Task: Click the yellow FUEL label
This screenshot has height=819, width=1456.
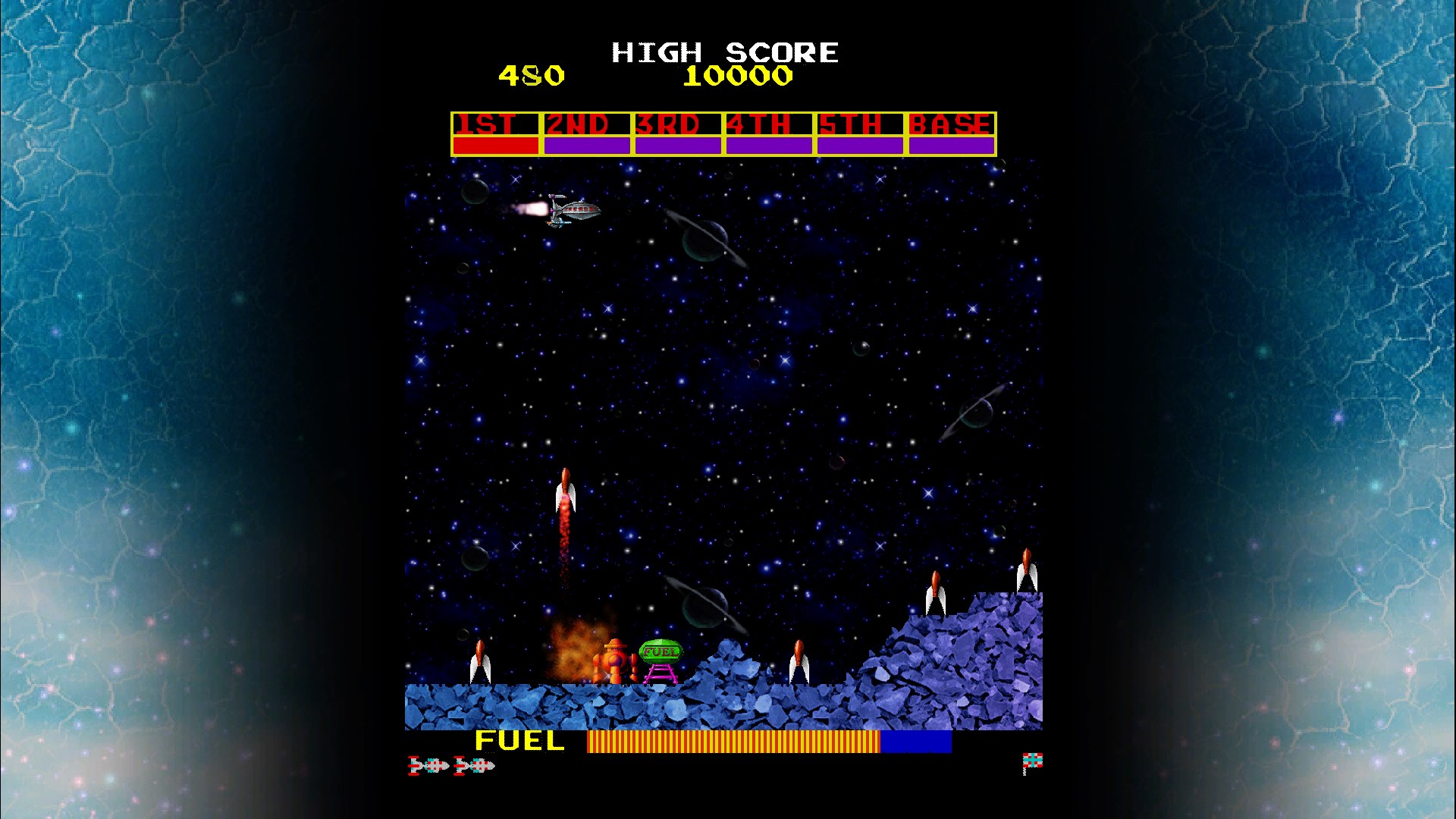Action: click(x=519, y=742)
